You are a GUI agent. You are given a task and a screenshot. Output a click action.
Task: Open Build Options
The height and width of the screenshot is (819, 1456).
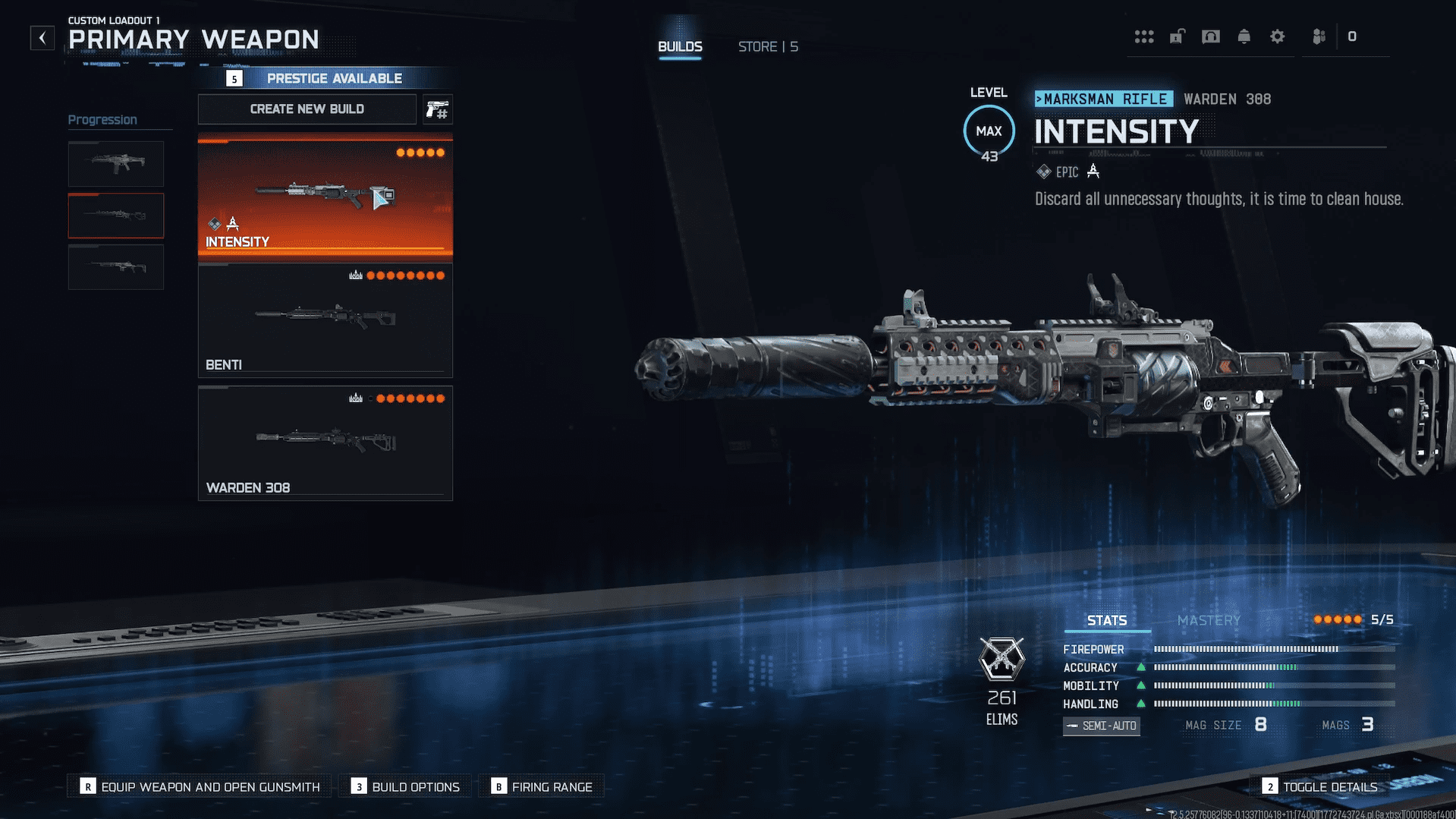(x=406, y=786)
